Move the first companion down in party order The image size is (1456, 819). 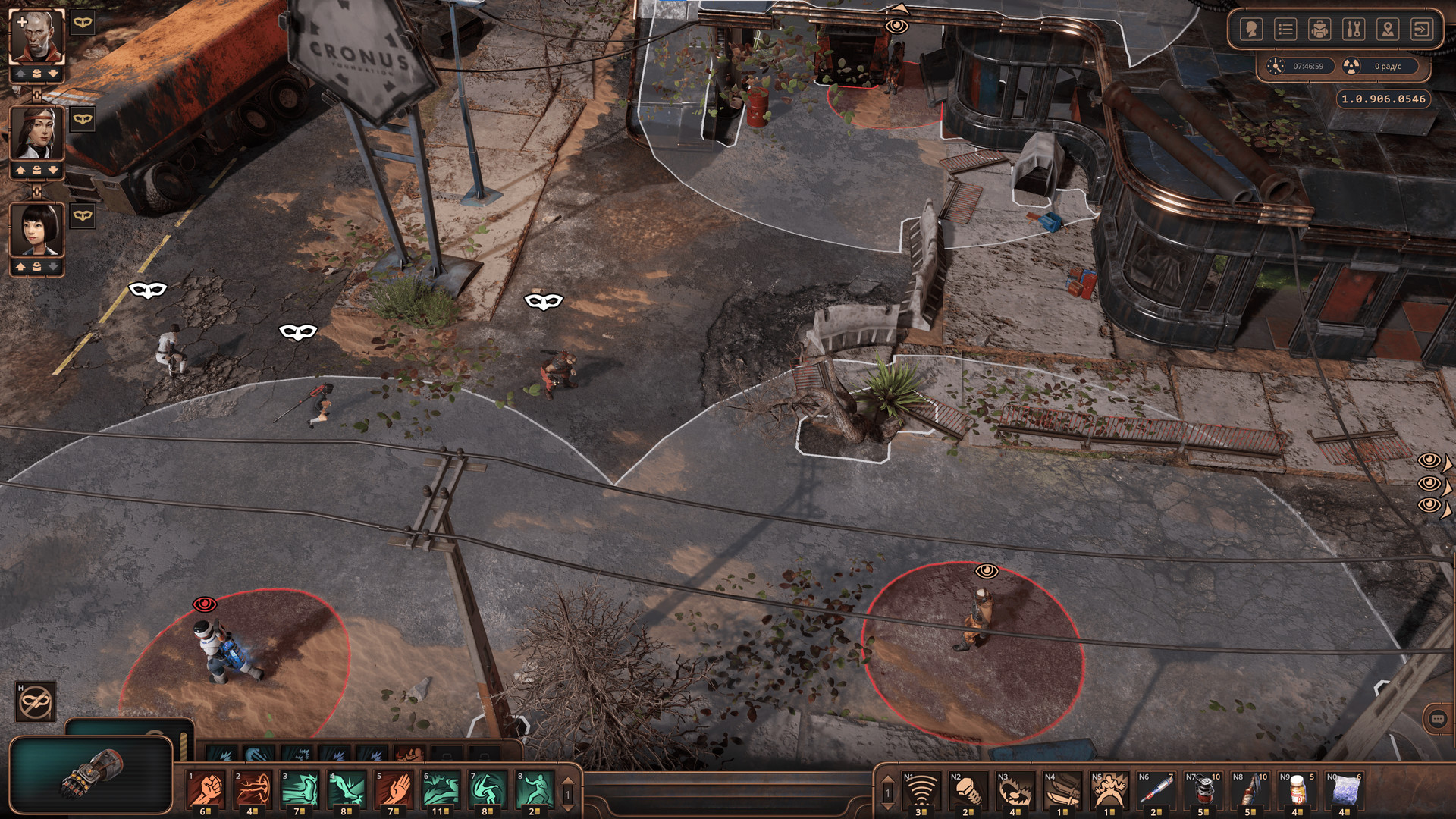point(52,74)
